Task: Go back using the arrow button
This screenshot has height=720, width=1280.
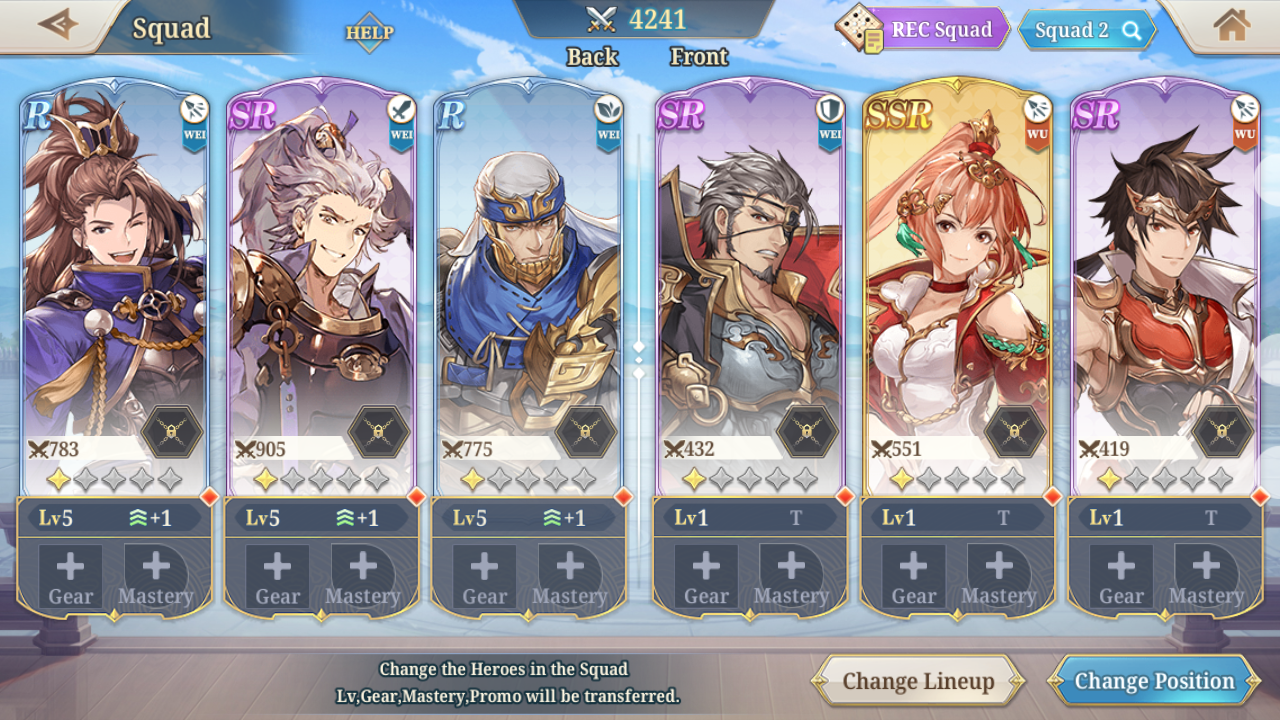Action: [58, 25]
